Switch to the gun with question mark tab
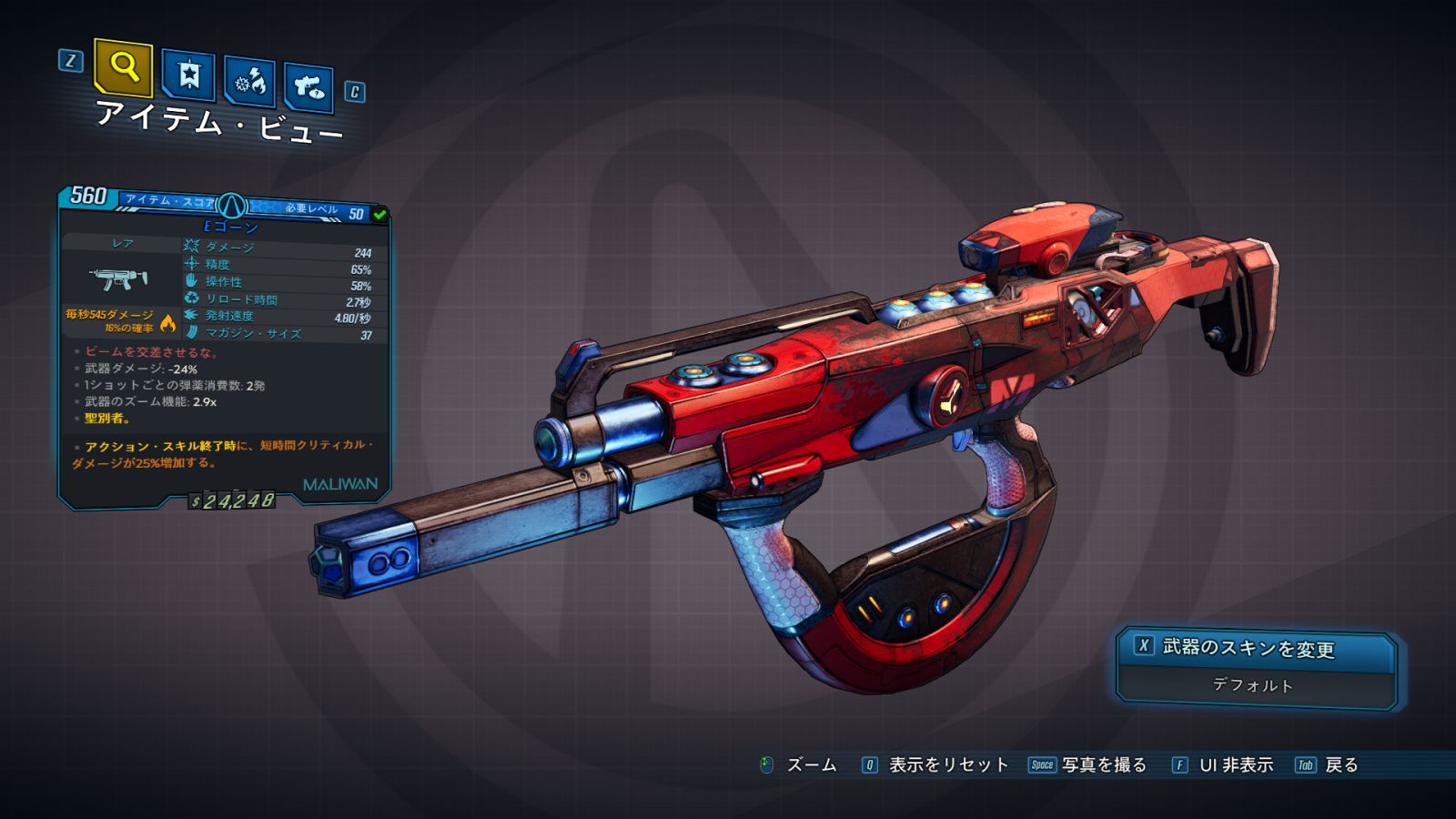 308,86
